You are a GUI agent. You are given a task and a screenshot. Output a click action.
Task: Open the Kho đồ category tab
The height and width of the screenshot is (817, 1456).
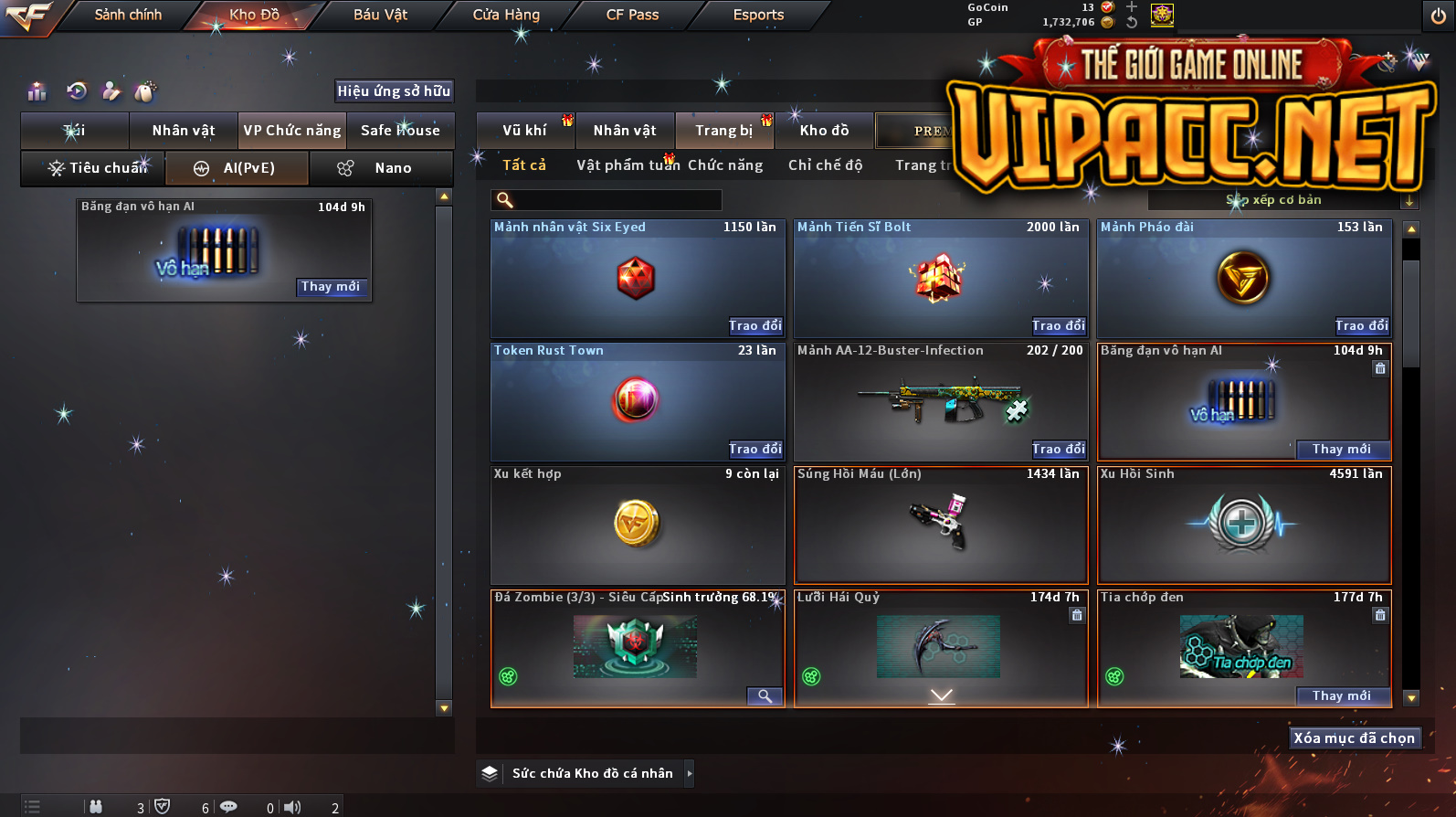tap(824, 131)
